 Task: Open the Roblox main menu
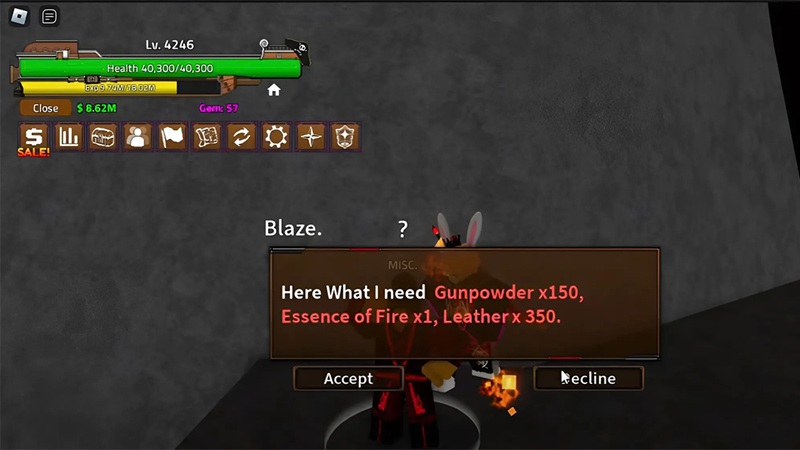[19, 16]
